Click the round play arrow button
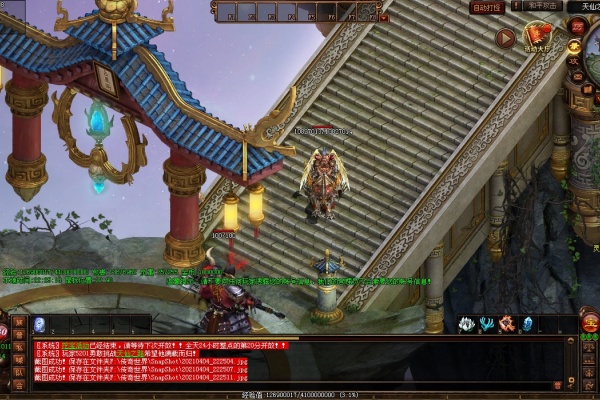 505,39
